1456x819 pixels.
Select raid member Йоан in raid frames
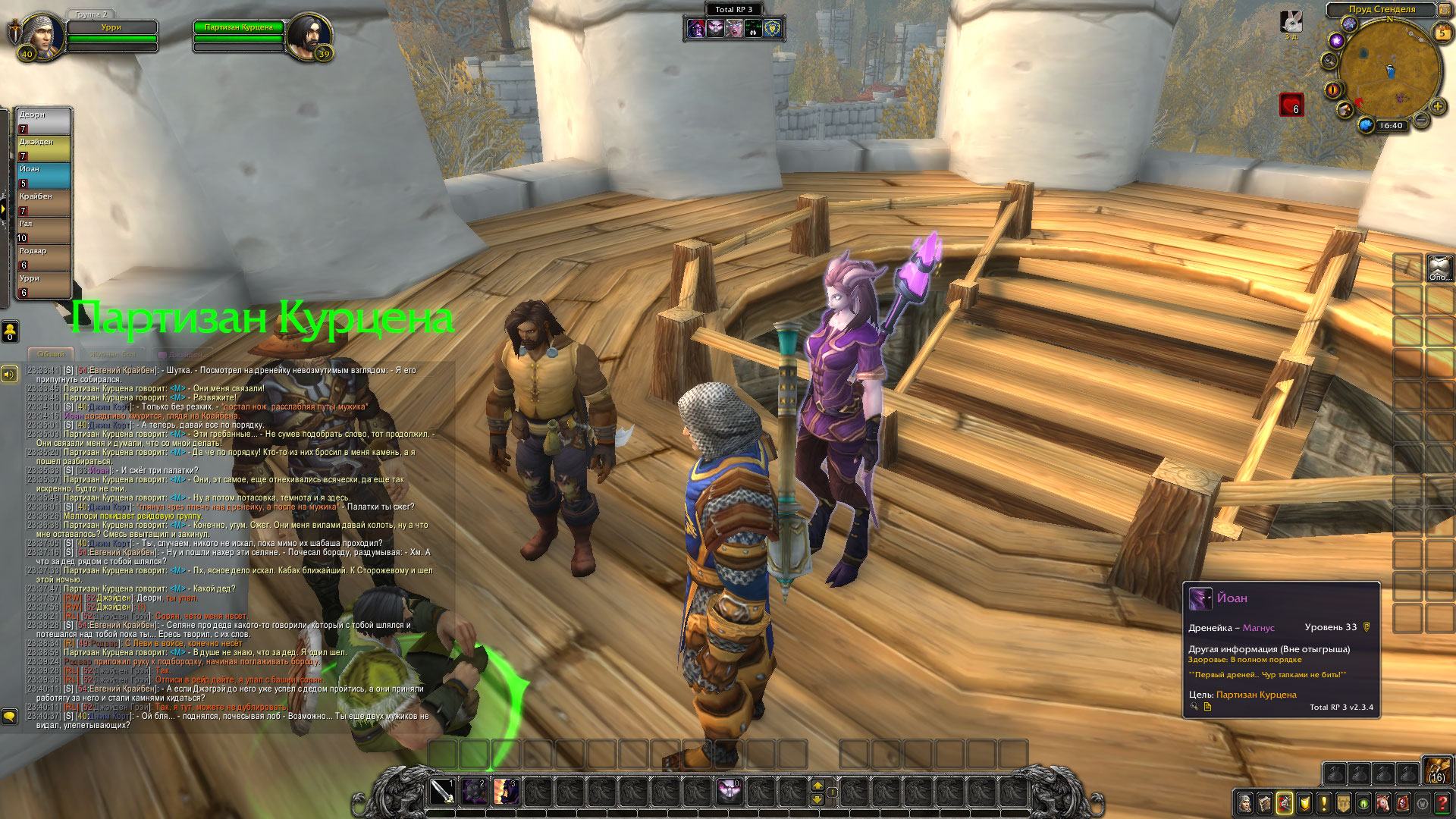pos(44,175)
